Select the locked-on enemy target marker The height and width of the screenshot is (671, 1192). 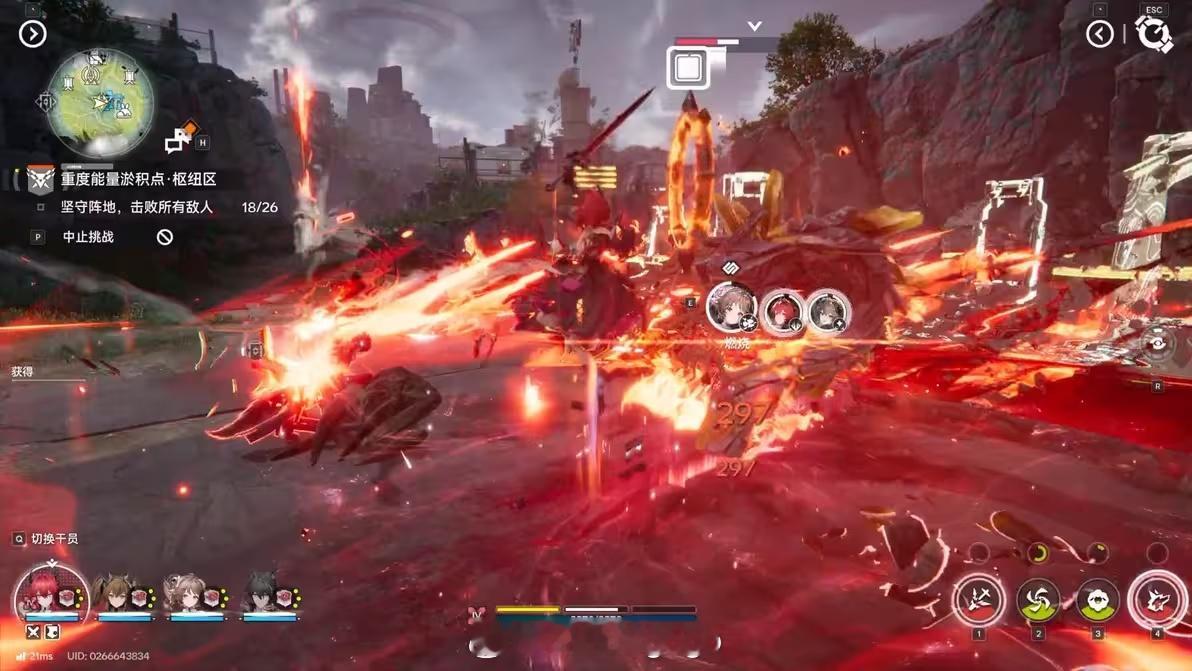688,68
